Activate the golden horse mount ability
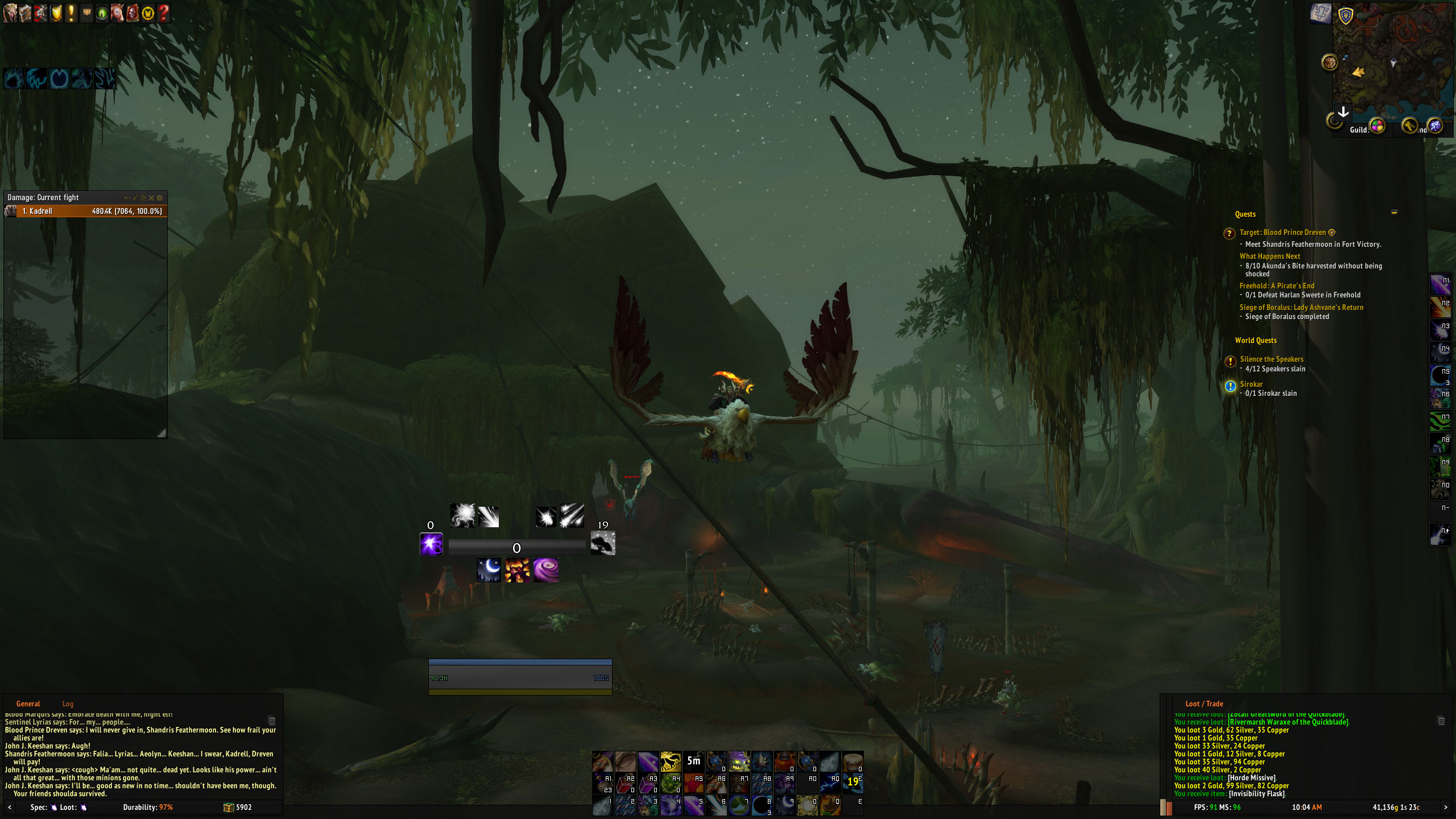 [671, 761]
